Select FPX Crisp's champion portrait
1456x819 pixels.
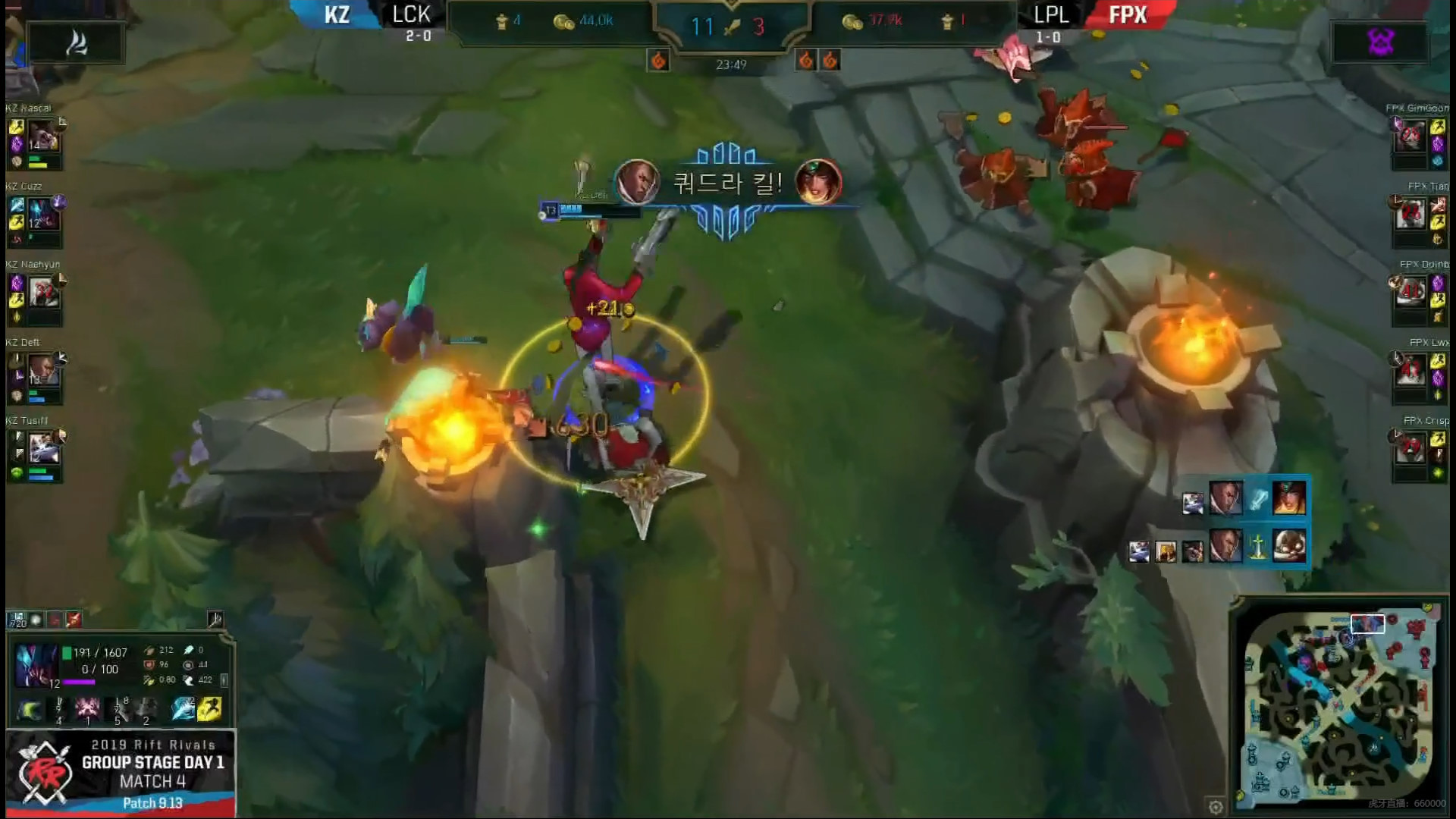(x=1410, y=448)
